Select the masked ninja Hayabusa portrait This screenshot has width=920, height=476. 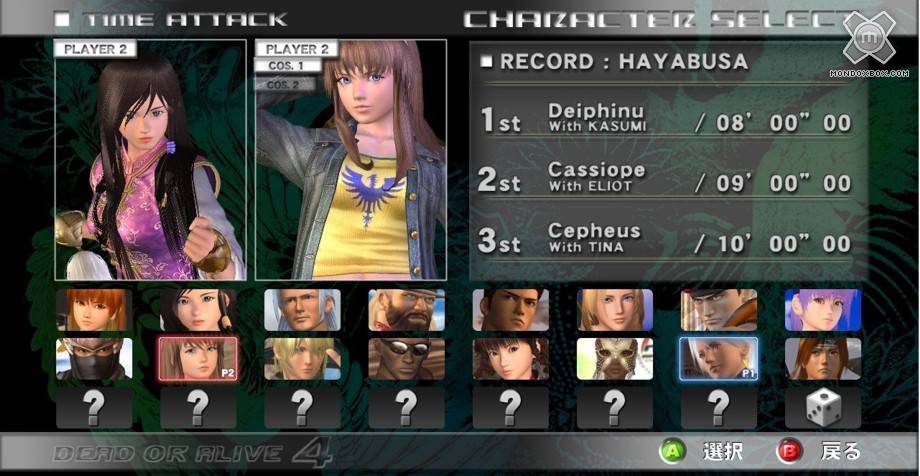point(94,358)
